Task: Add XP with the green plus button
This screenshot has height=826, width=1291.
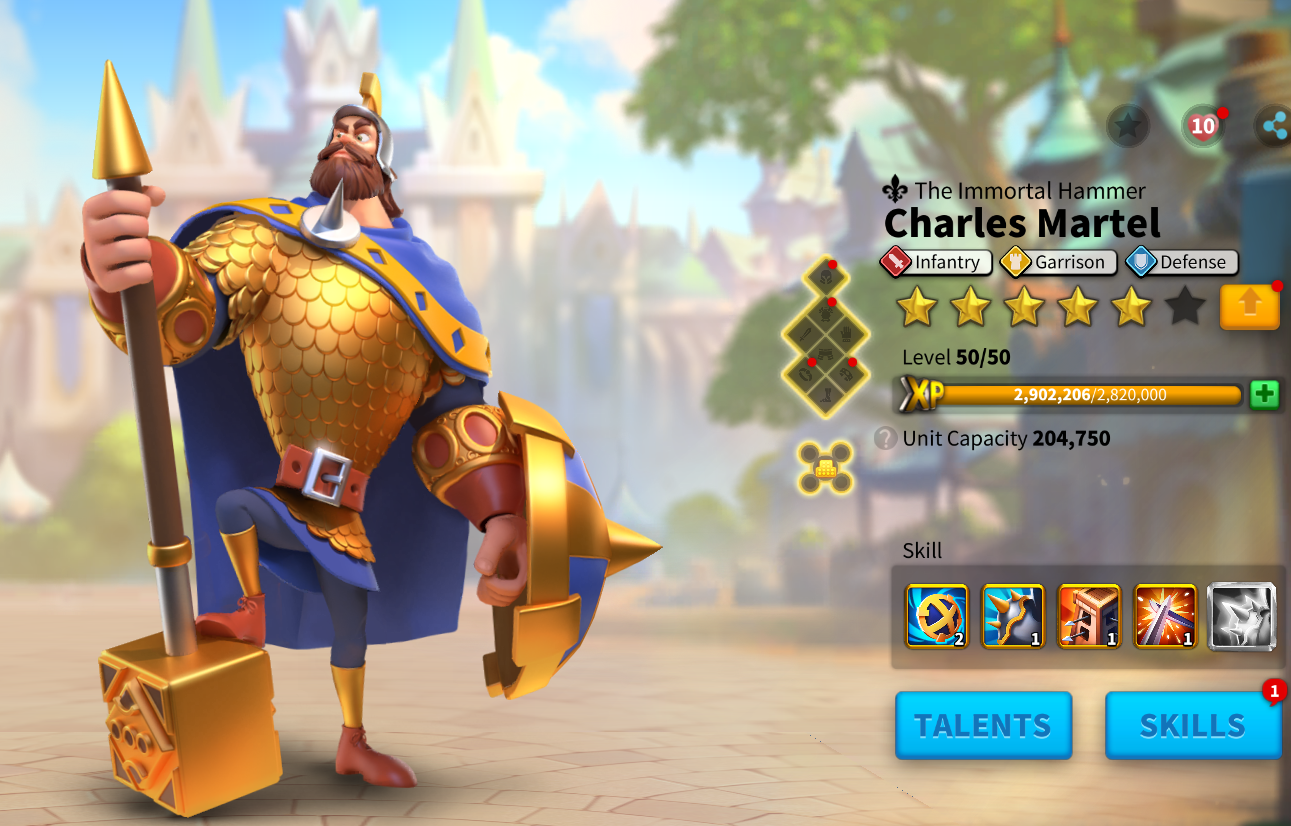Action: pos(1264,394)
